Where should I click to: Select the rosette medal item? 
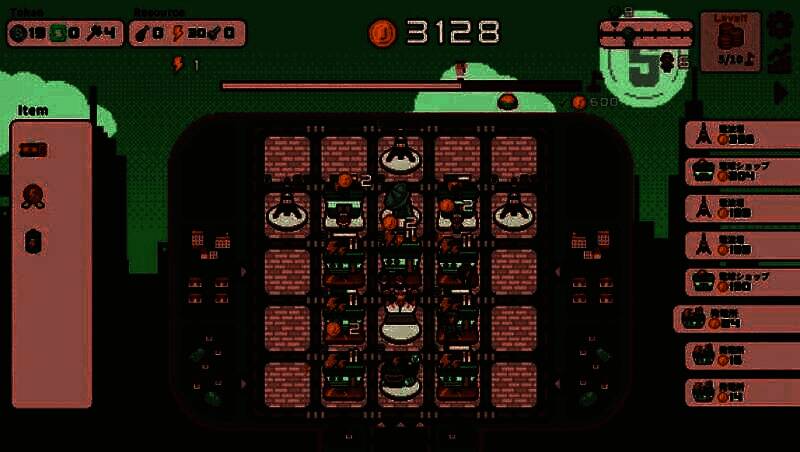33,196
